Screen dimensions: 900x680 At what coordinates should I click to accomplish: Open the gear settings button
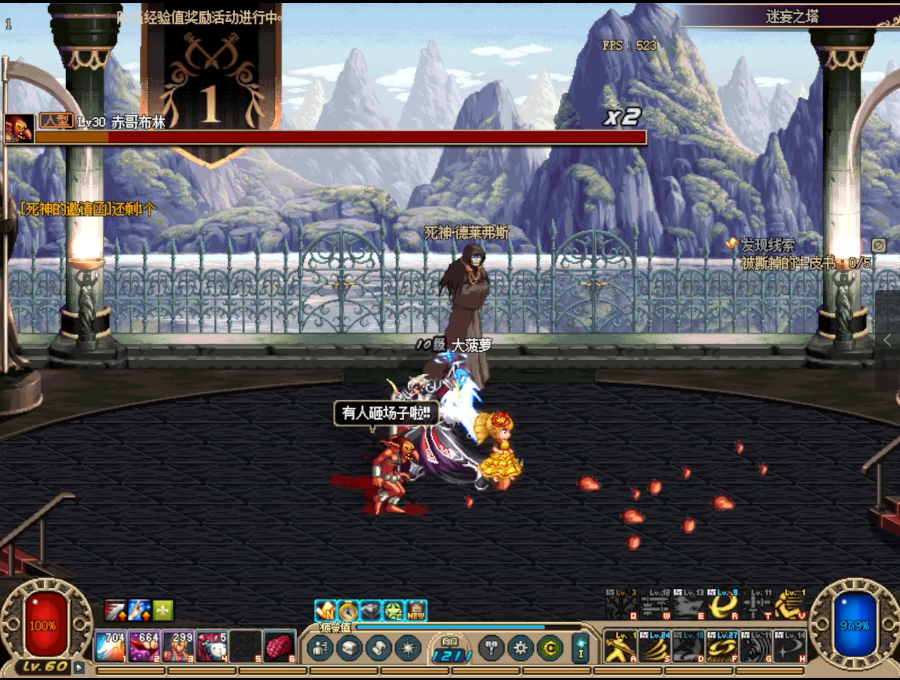pos(521,648)
